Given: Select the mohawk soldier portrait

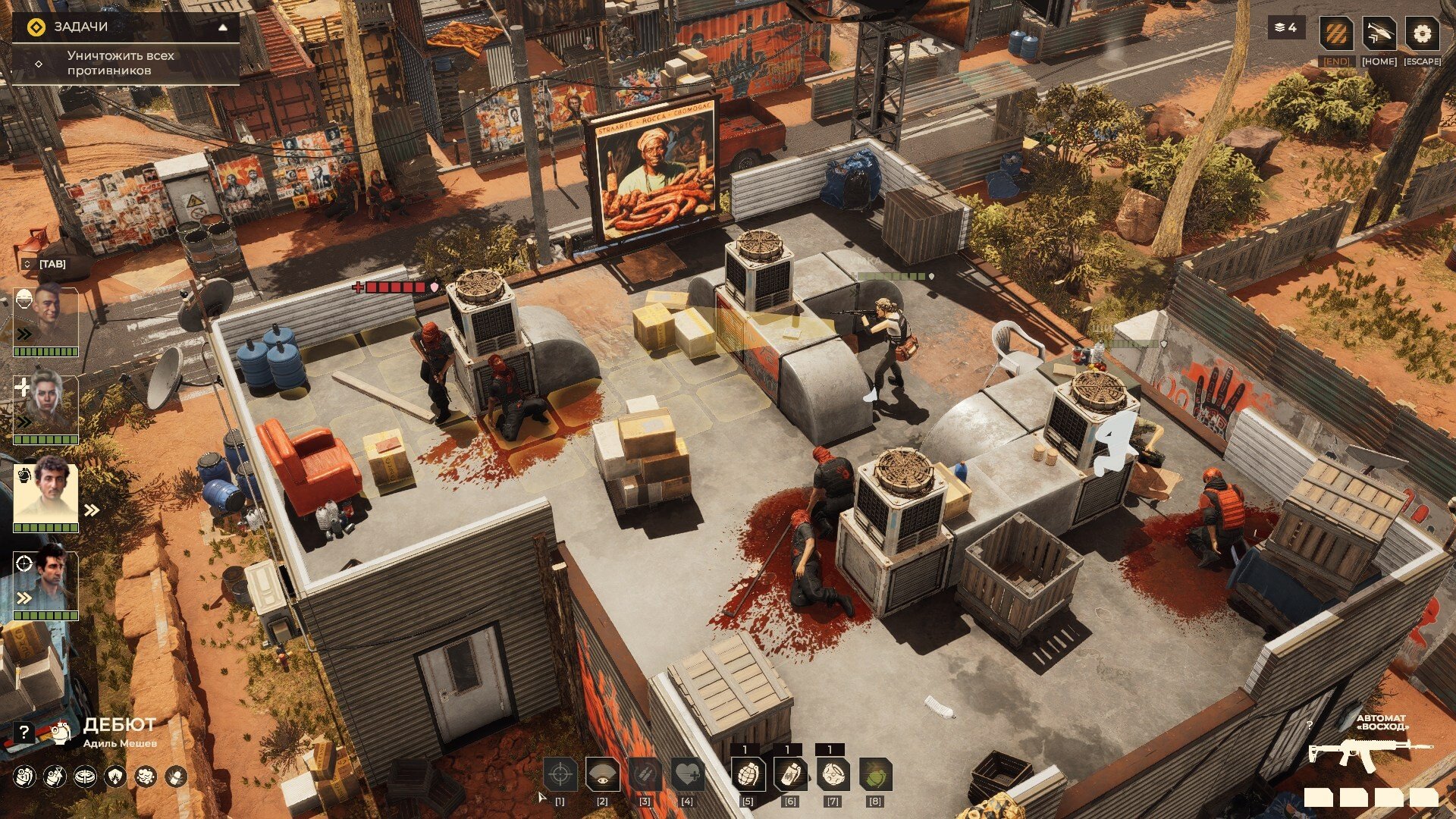Looking at the screenshot, I should coord(45,318).
